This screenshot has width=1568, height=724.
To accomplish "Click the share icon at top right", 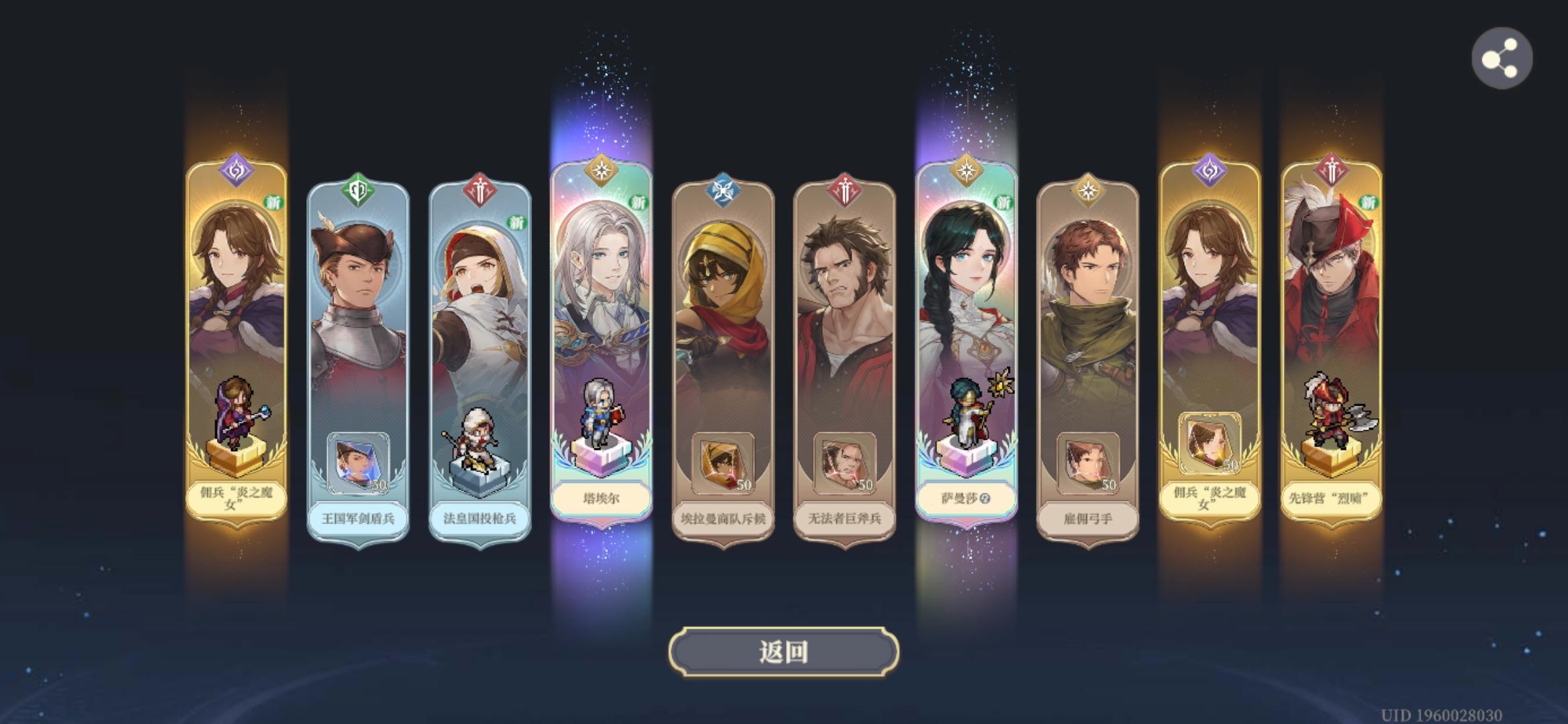I will coord(1504,58).
